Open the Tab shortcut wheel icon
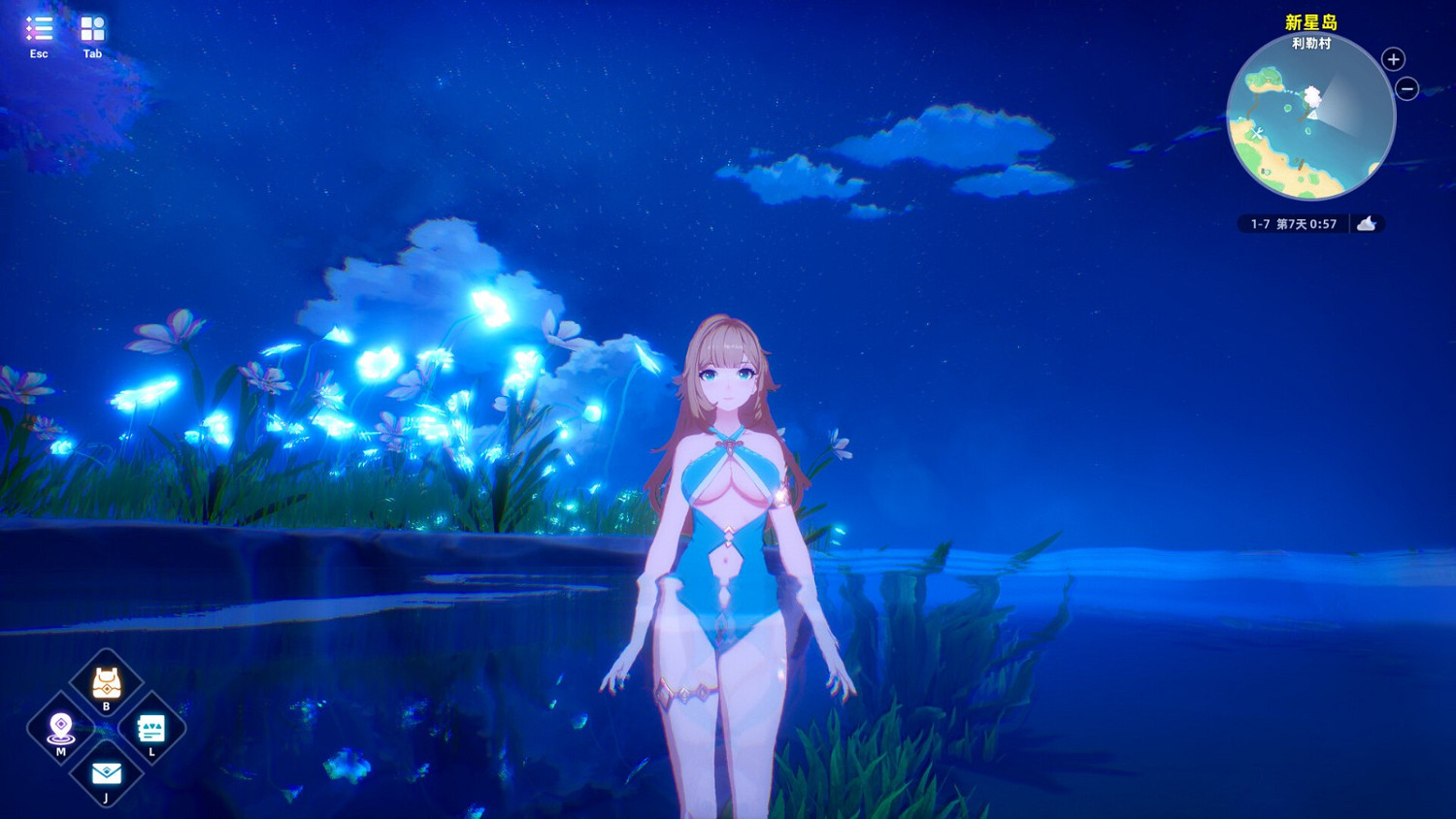 (92, 30)
